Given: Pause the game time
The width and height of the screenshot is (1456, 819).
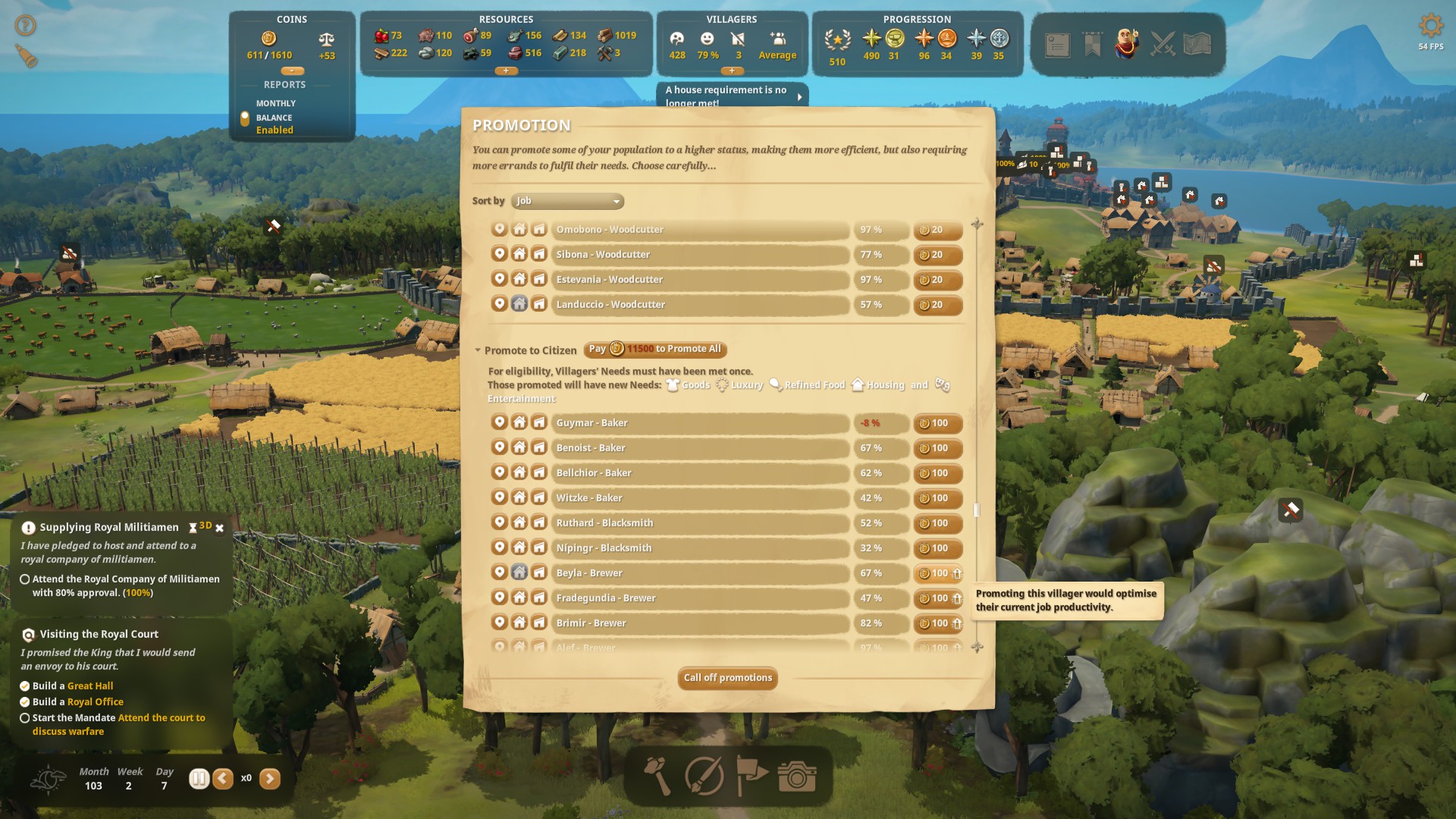Looking at the screenshot, I should tap(199, 778).
